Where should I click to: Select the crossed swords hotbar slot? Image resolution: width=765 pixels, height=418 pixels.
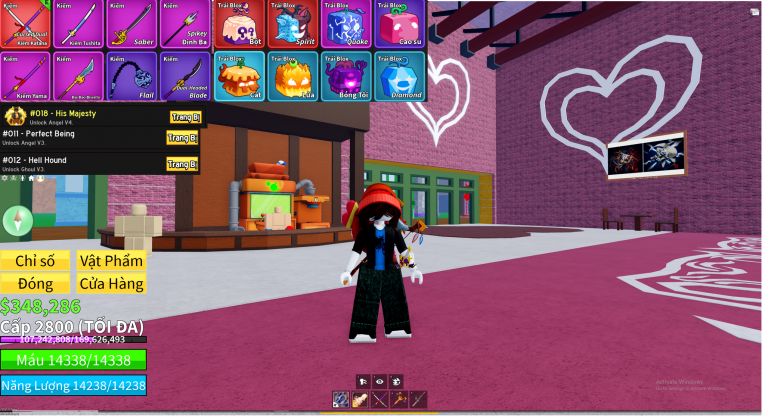pos(380,400)
